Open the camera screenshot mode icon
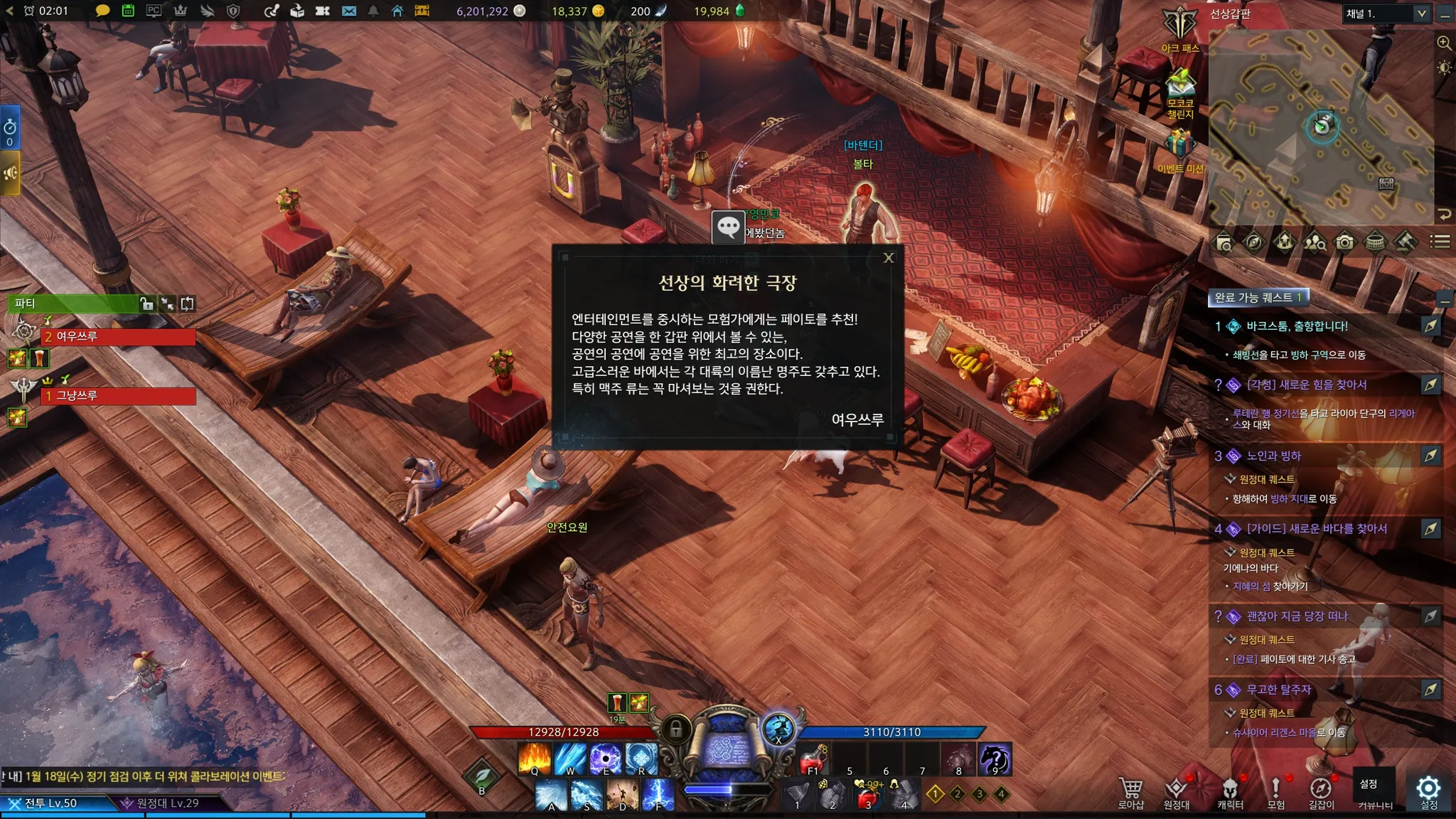 click(x=1344, y=243)
